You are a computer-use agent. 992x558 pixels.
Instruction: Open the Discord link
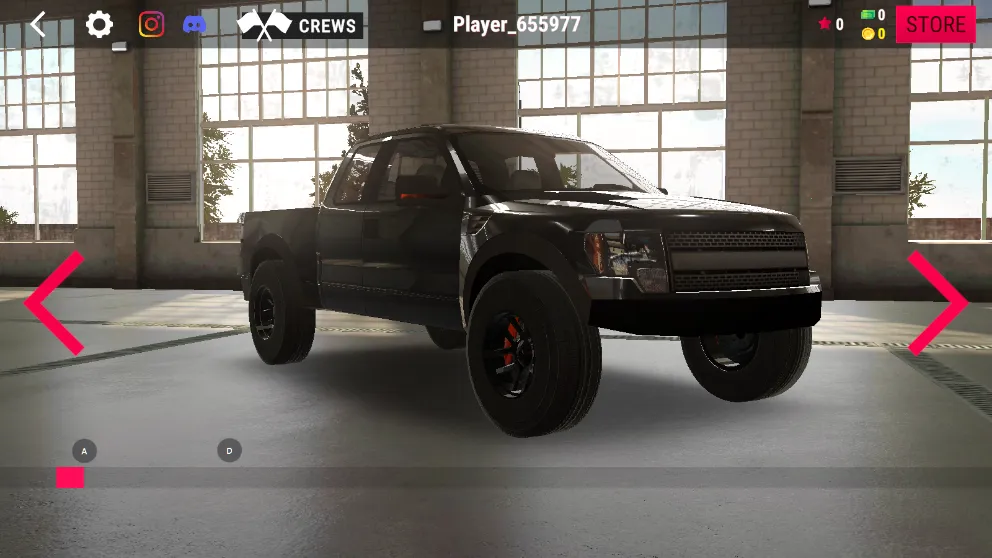pyautogui.click(x=195, y=24)
